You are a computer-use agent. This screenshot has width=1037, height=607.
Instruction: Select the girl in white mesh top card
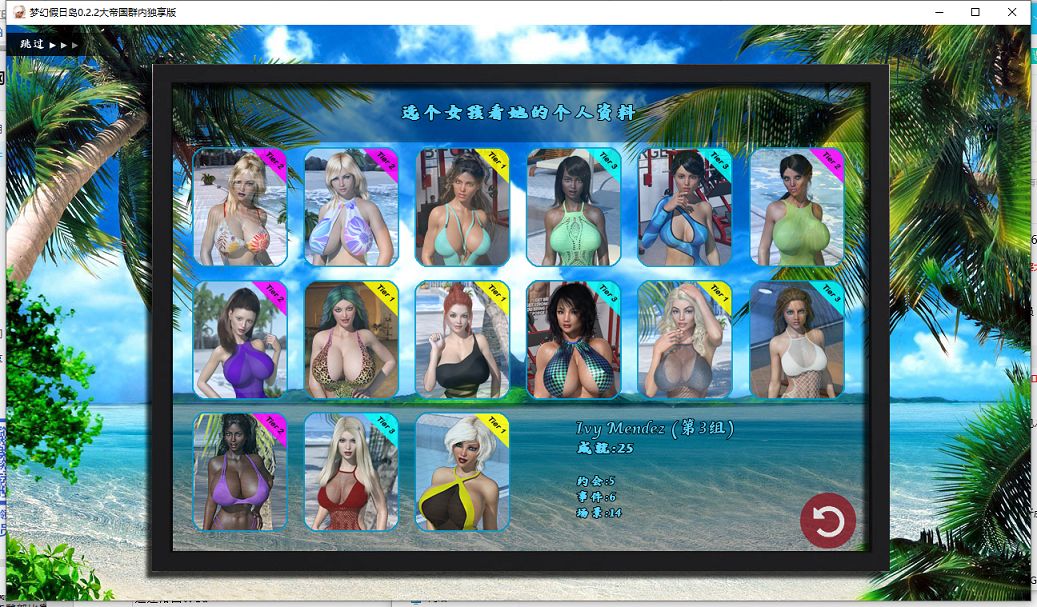pyautogui.click(x=796, y=340)
